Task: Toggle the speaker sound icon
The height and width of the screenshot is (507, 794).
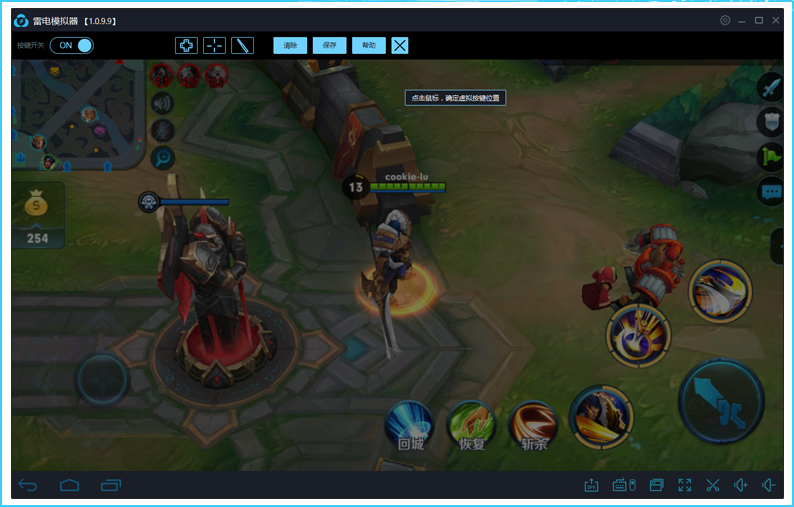Action: tap(162, 102)
